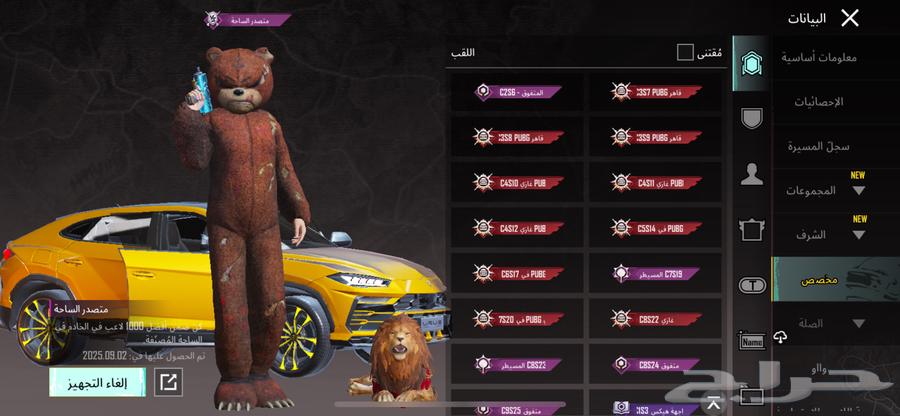Screen dimensions: 900x416
Task: Open the Name card tab
Action: click(x=751, y=342)
